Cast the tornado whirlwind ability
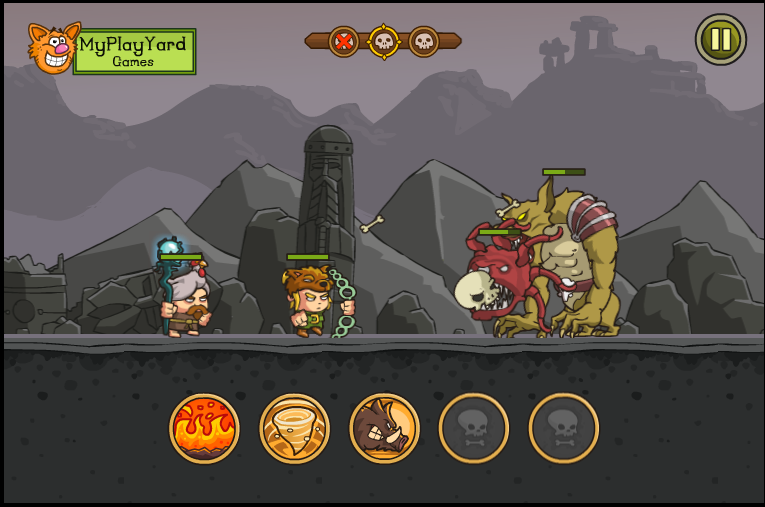Image resolution: width=765 pixels, height=507 pixels. tap(294, 428)
